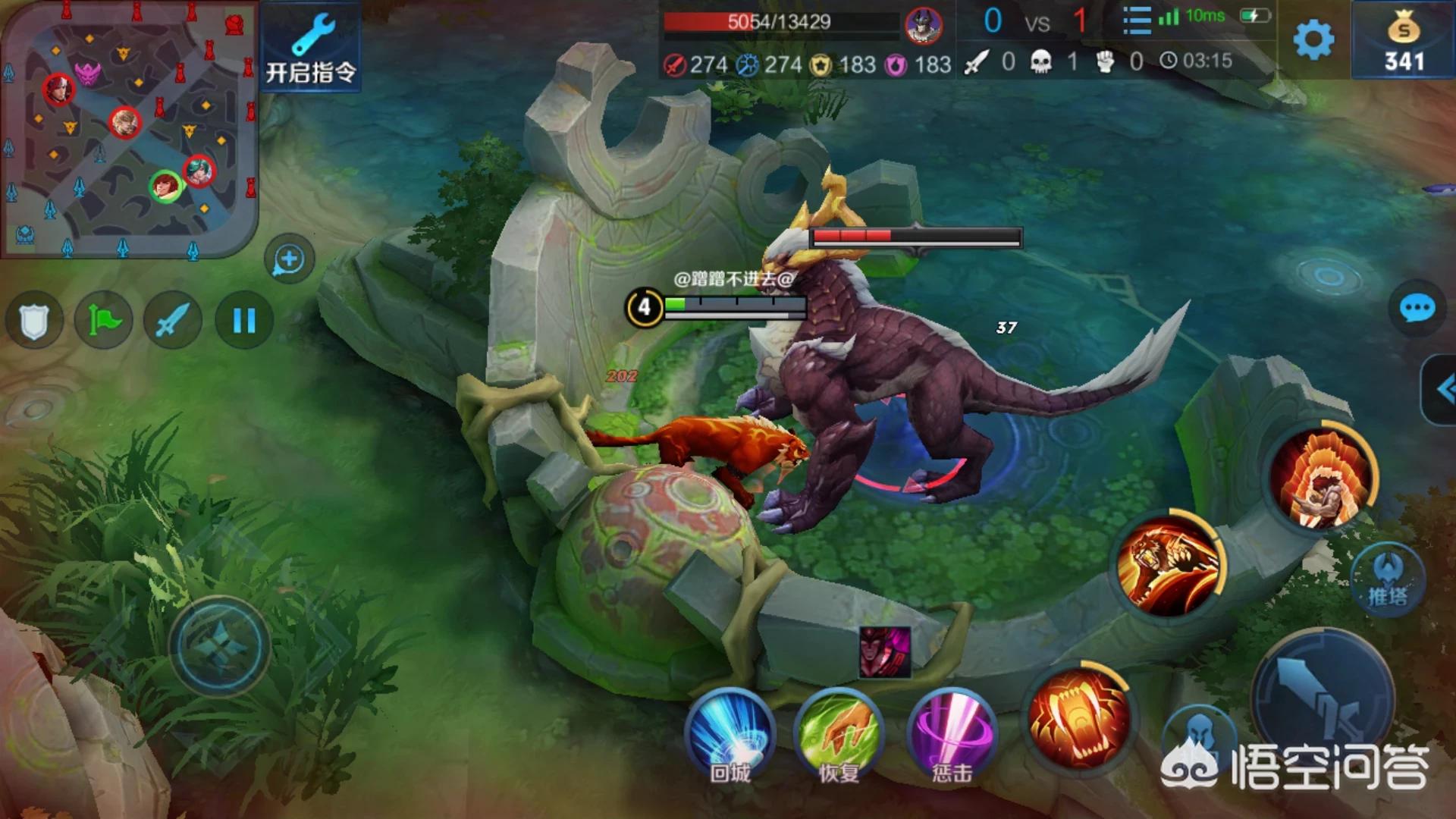Activate the roaring lion ability
Viewport: 1456px width, 819px height.
[x=1171, y=563]
